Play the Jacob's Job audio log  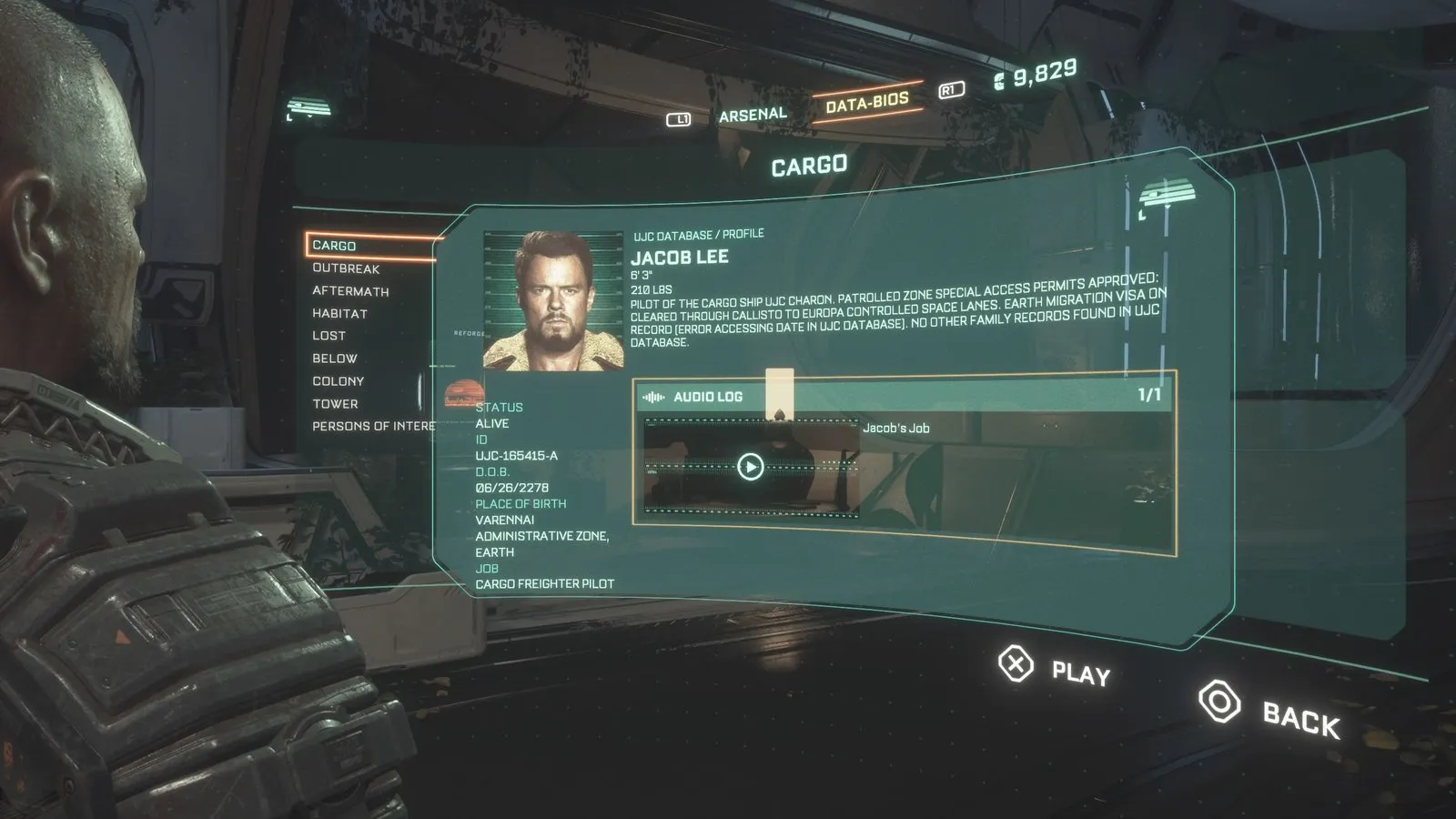(x=750, y=467)
